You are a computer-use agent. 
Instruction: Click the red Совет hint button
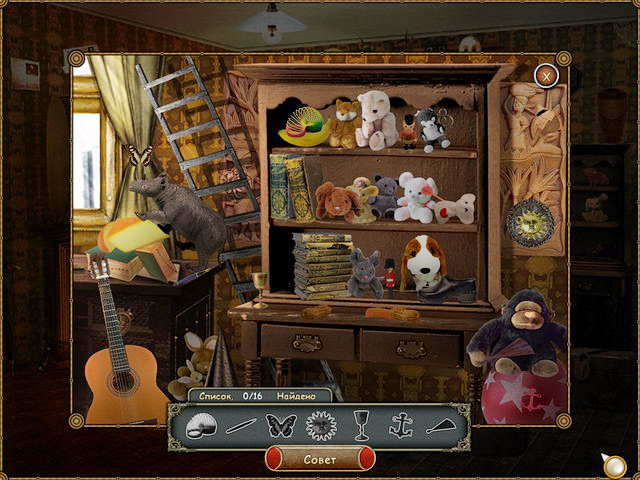click(x=319, y=458)
